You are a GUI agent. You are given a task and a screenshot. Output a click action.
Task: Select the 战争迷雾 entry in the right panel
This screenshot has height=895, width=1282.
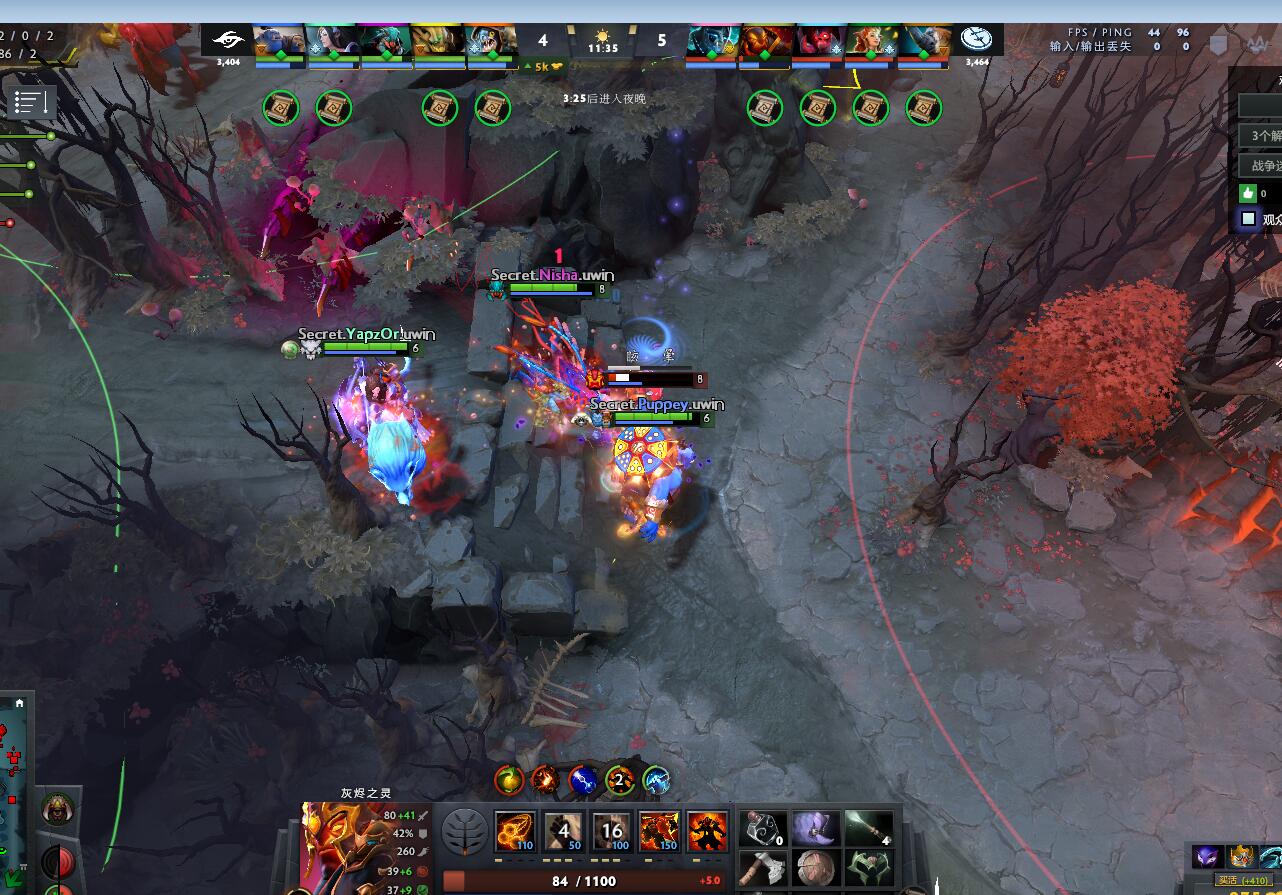point(1263,164)
